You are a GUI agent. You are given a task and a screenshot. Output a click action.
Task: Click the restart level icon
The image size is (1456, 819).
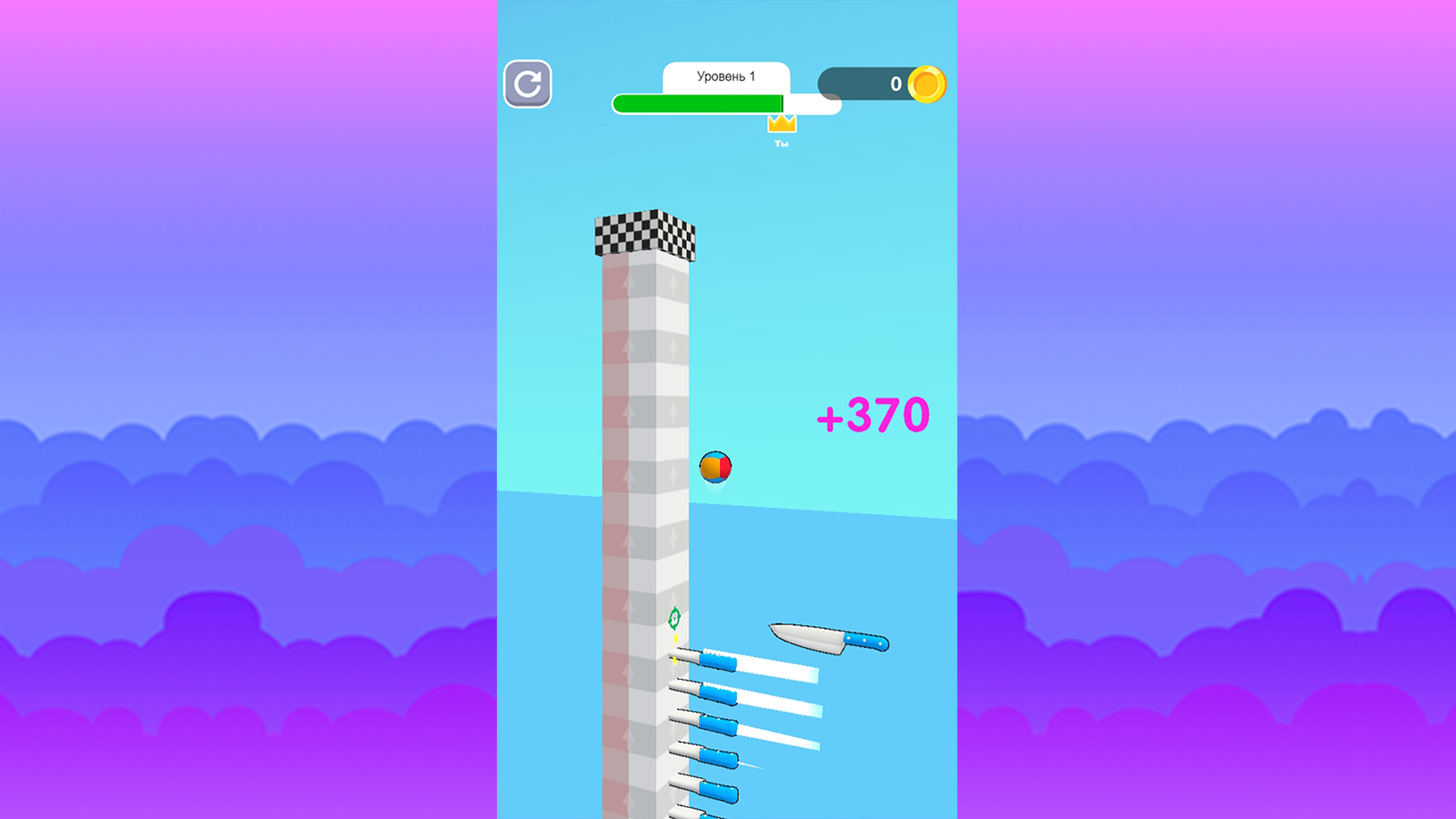[528, 85]
